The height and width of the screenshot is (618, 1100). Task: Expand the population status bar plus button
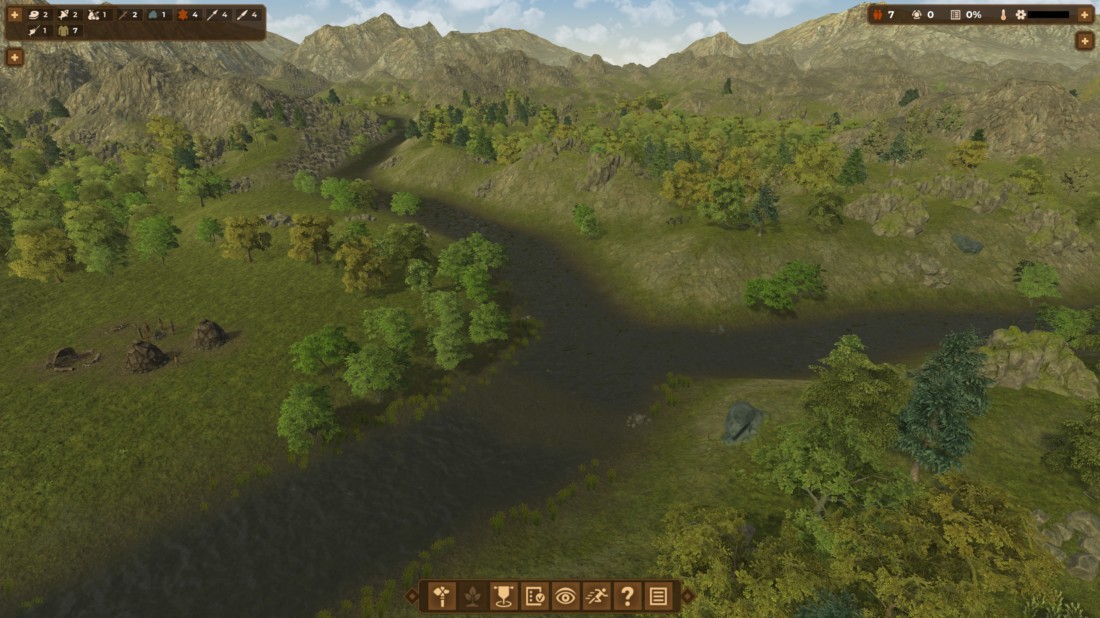pos(1085,15)
